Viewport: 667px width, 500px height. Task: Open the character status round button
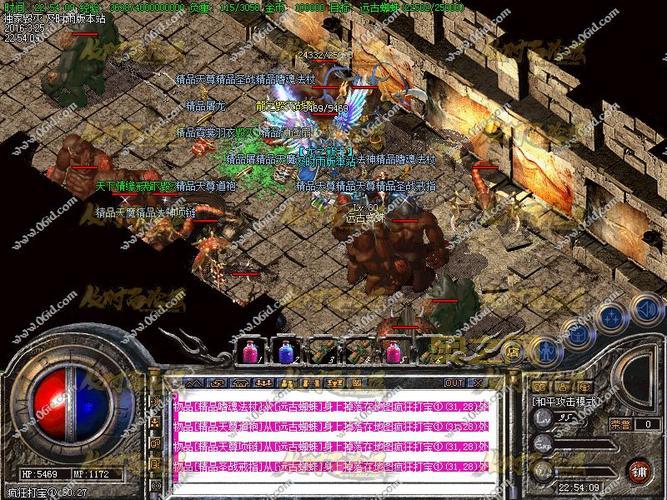click(x=546, y=350)
